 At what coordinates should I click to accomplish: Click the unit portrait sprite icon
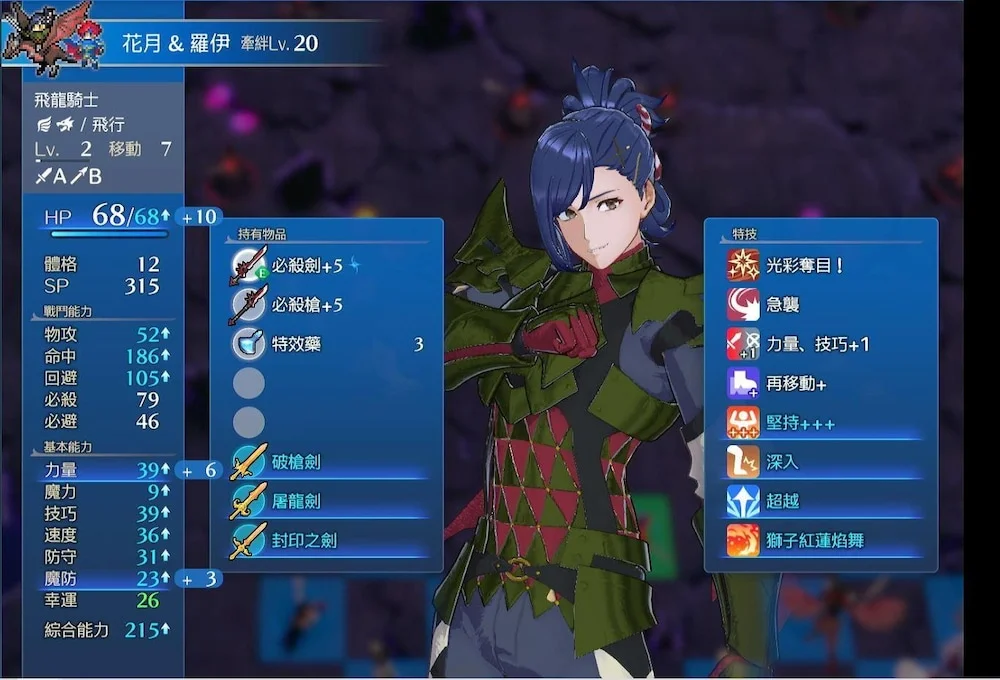pos(53,38)
